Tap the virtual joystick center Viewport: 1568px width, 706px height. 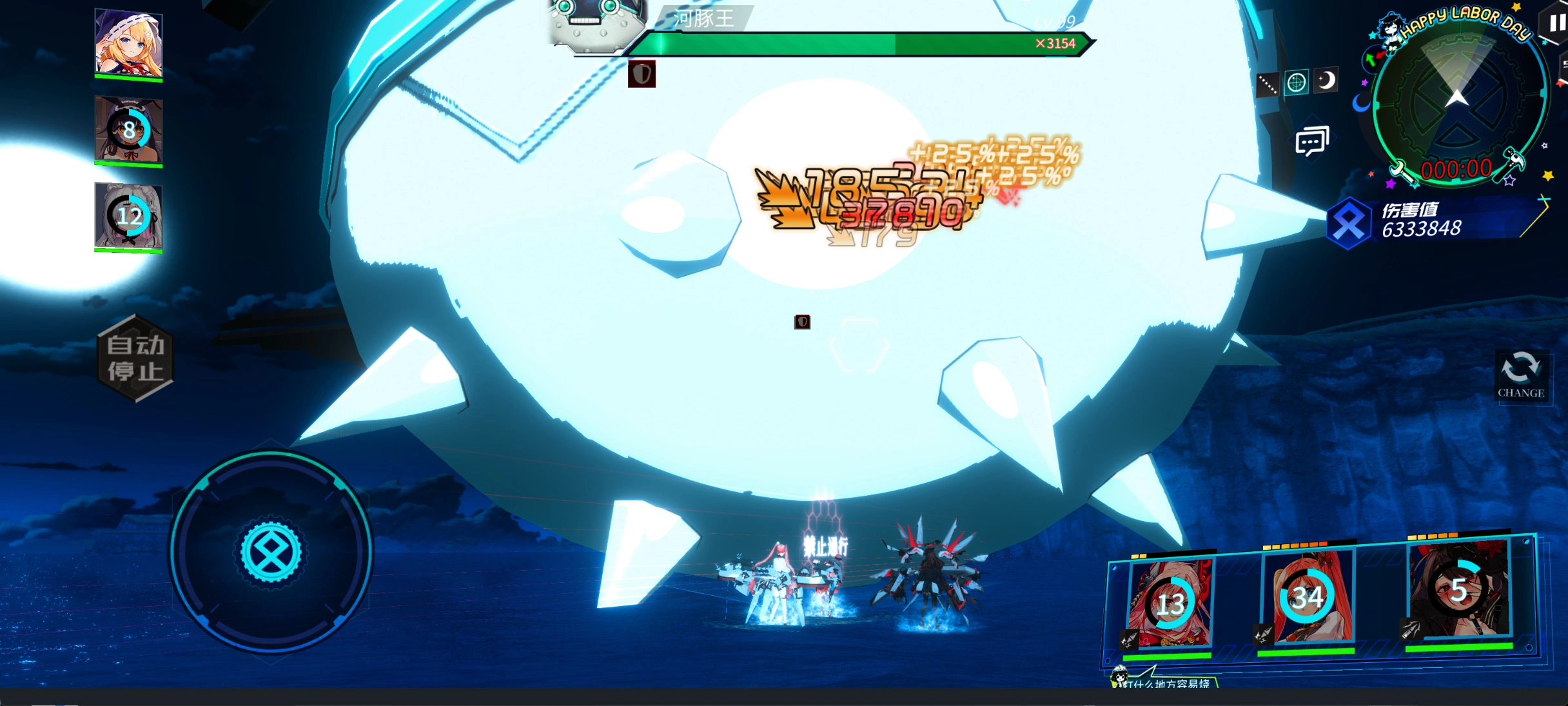tap(271, 552)
